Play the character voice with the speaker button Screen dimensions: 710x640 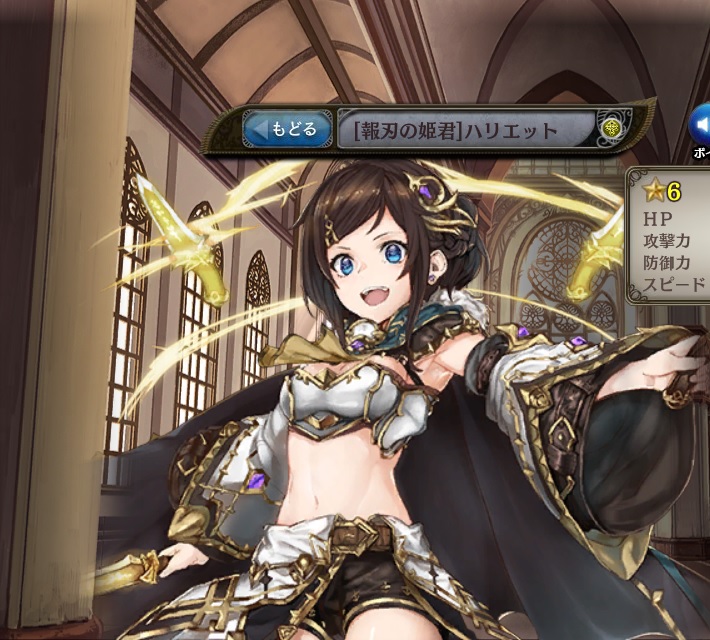click(700, 125)
